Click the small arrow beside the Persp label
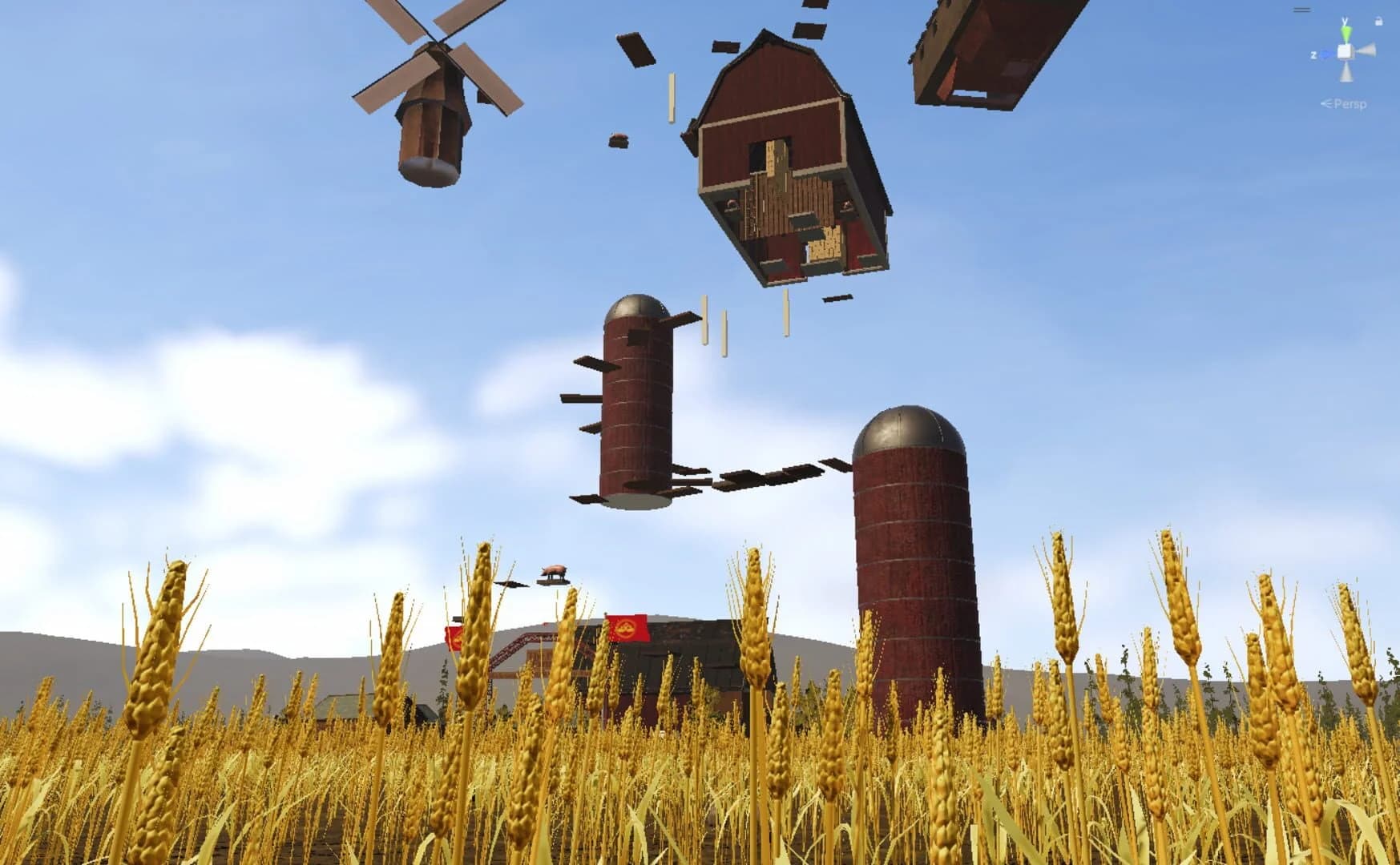Screen dimensions: 1400x865 pyautogui.click(x=1327, y=103)
